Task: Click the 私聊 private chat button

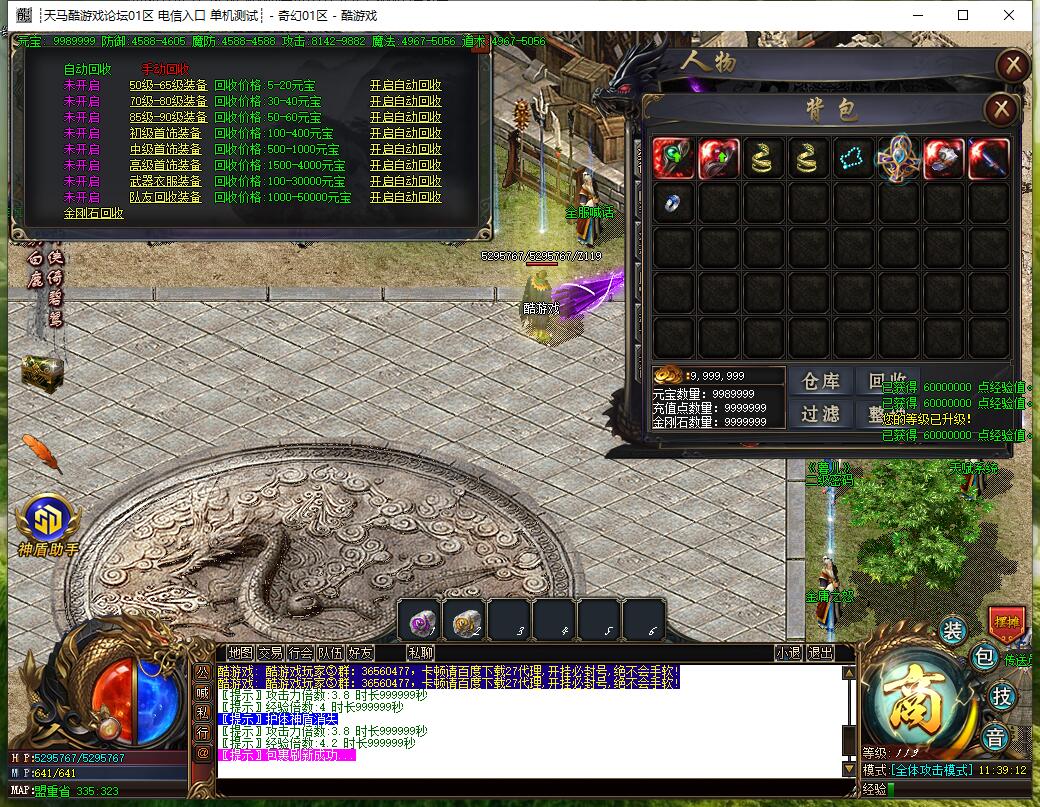Action: (420, 653)
